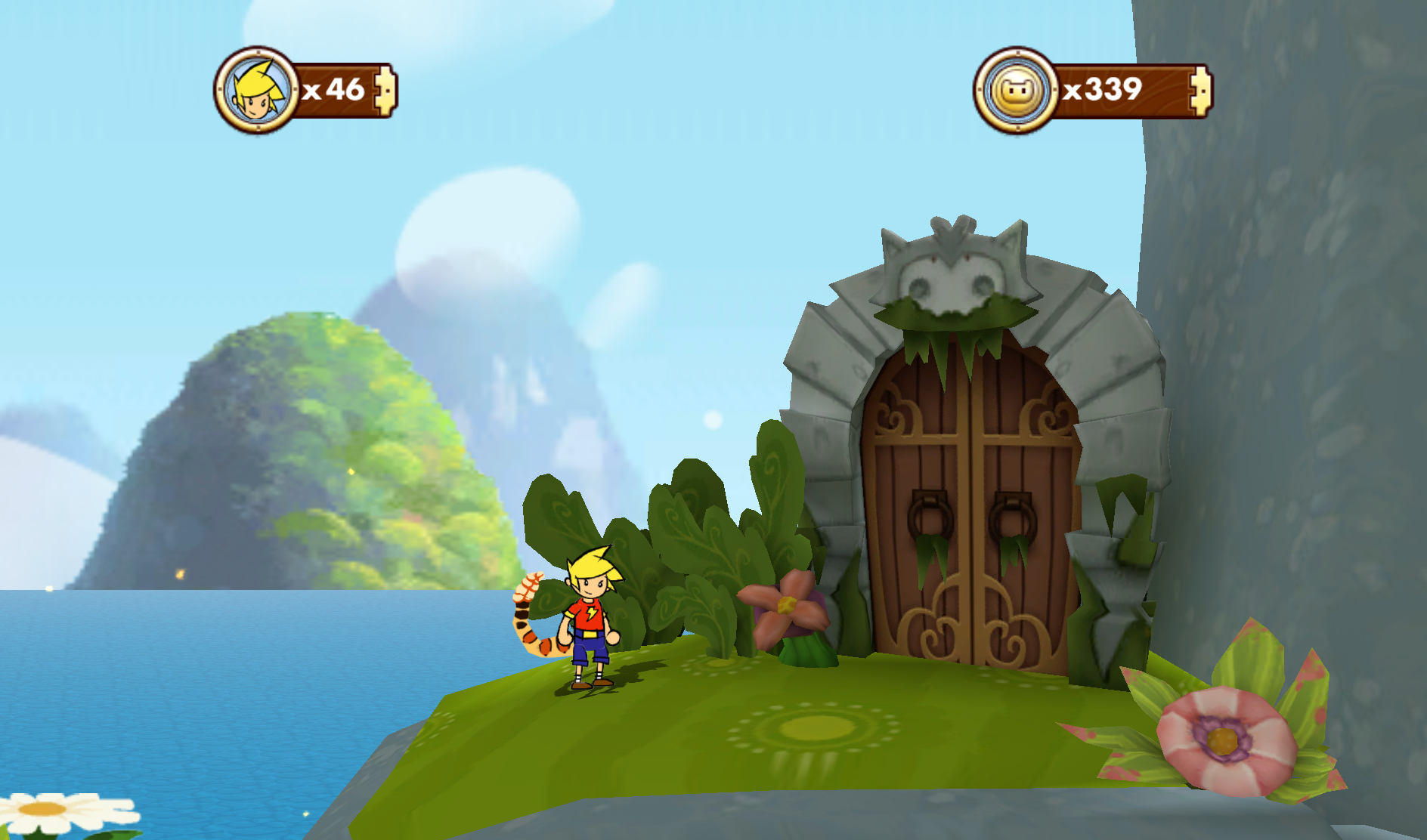Click the blond hero lives icon
The width and height of the screenshot is (1427, 840).
(257, 90)
